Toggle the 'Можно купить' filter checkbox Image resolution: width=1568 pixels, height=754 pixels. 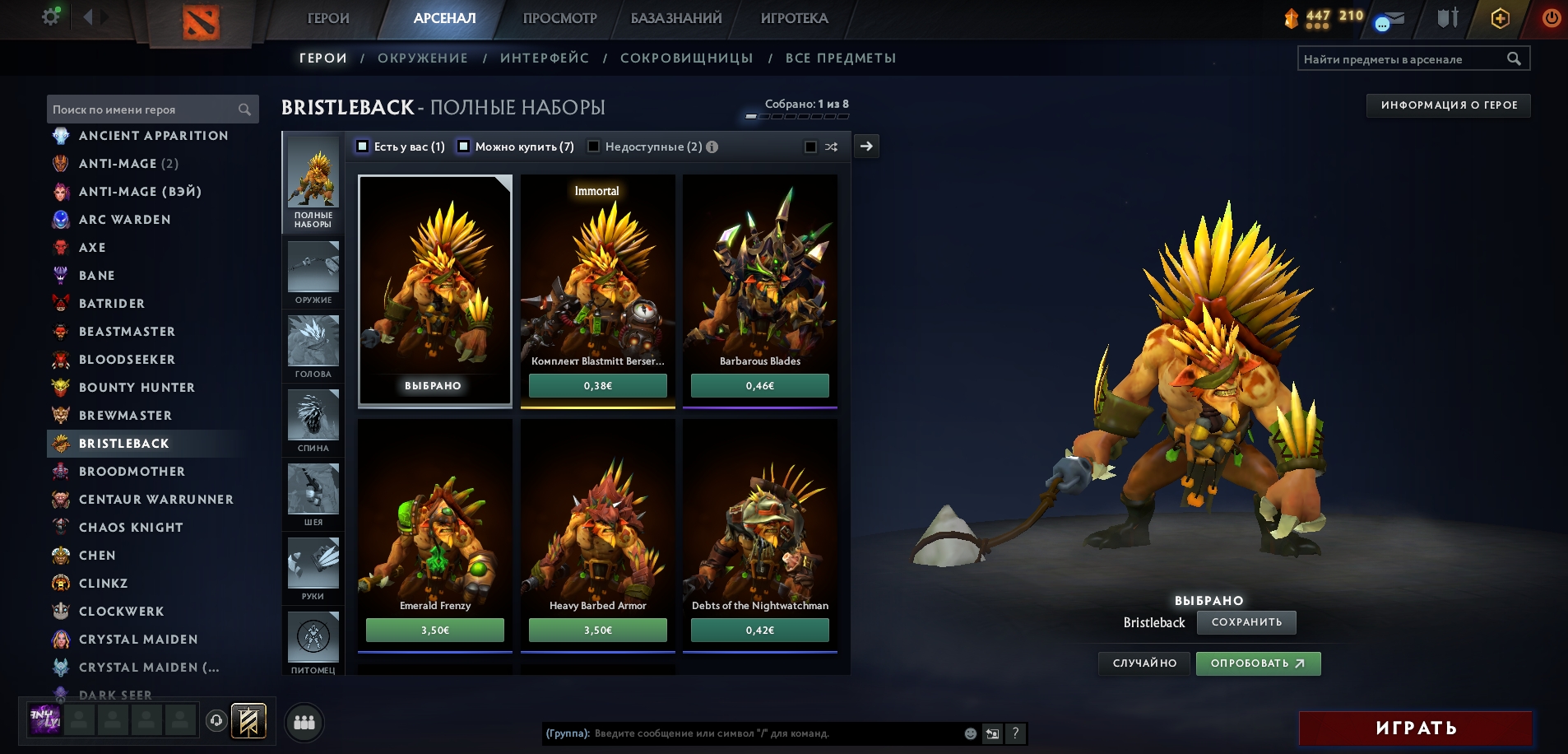click(464, 147)
